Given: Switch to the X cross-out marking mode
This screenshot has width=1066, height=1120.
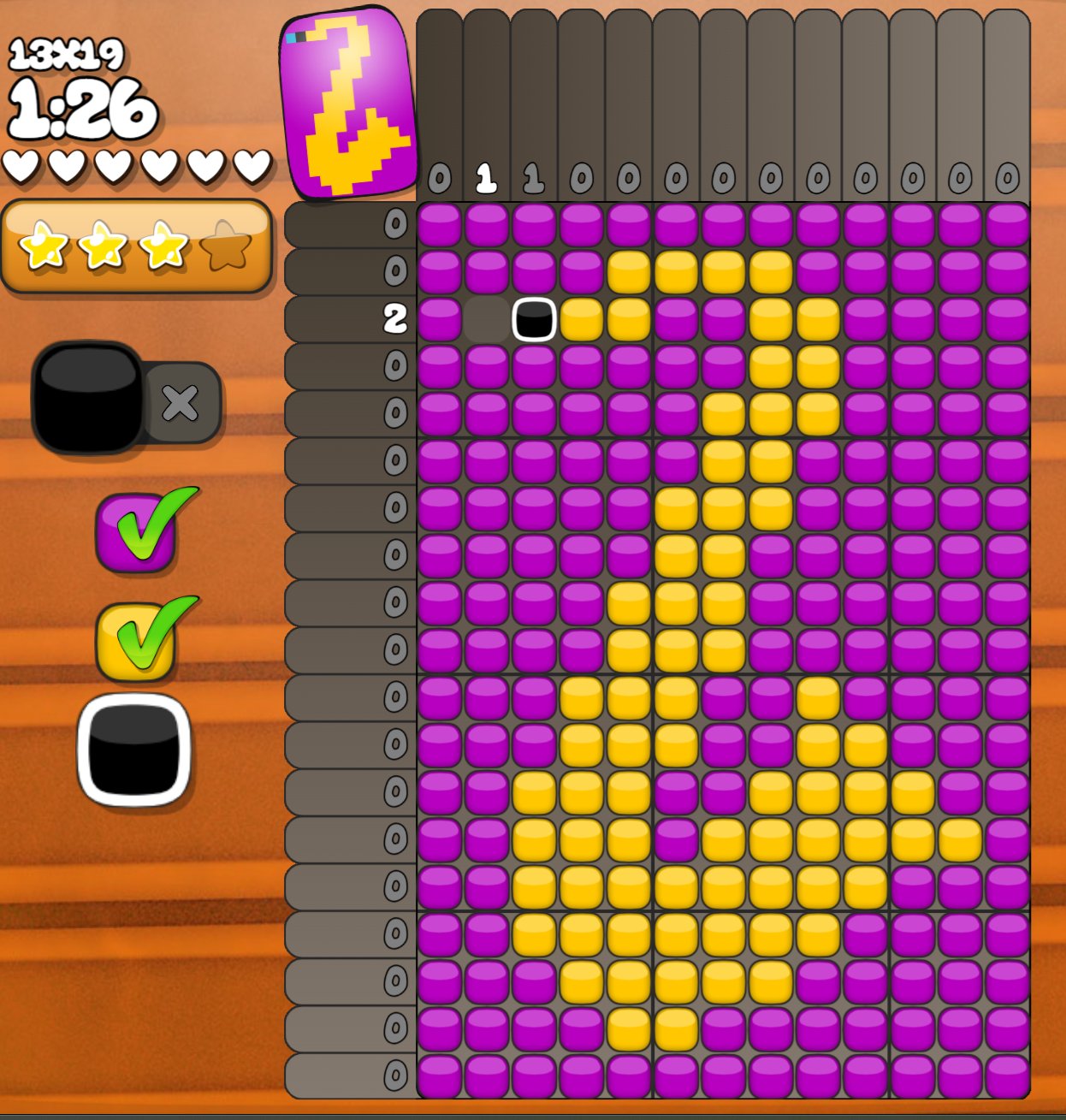Looking at the screenshot, I should [181, 403].
